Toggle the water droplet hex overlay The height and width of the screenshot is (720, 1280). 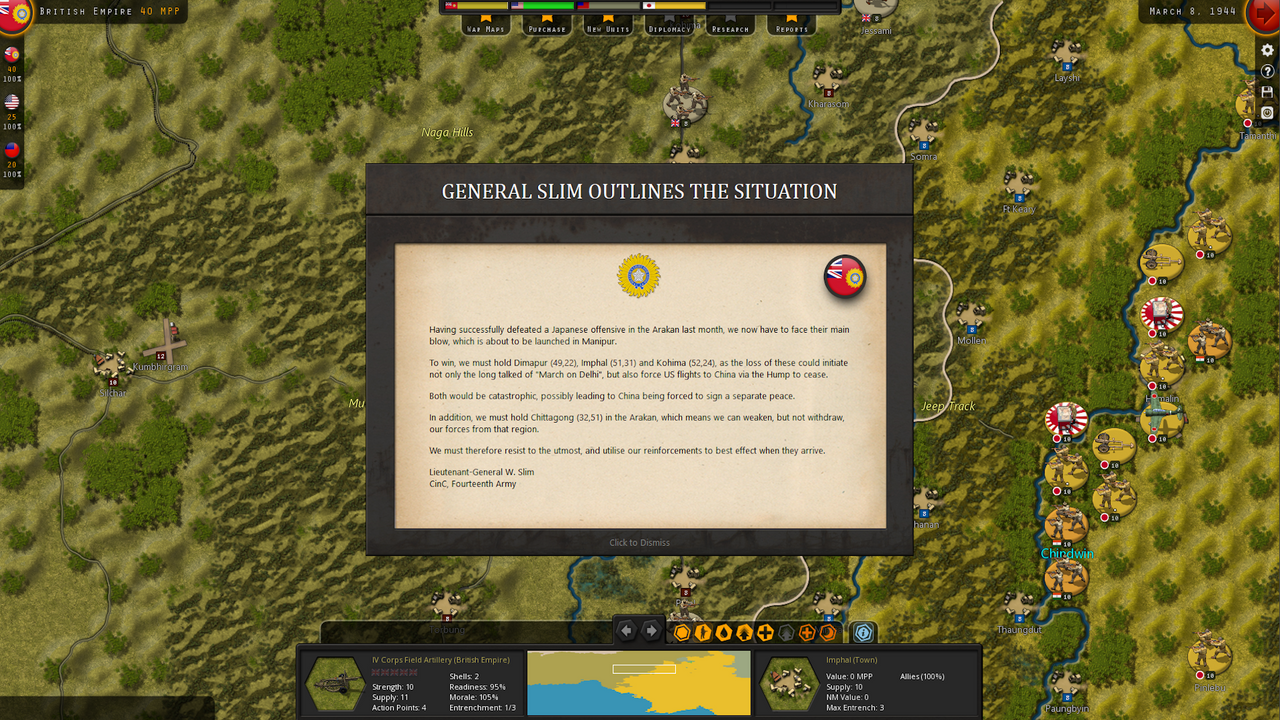[725, 631]
